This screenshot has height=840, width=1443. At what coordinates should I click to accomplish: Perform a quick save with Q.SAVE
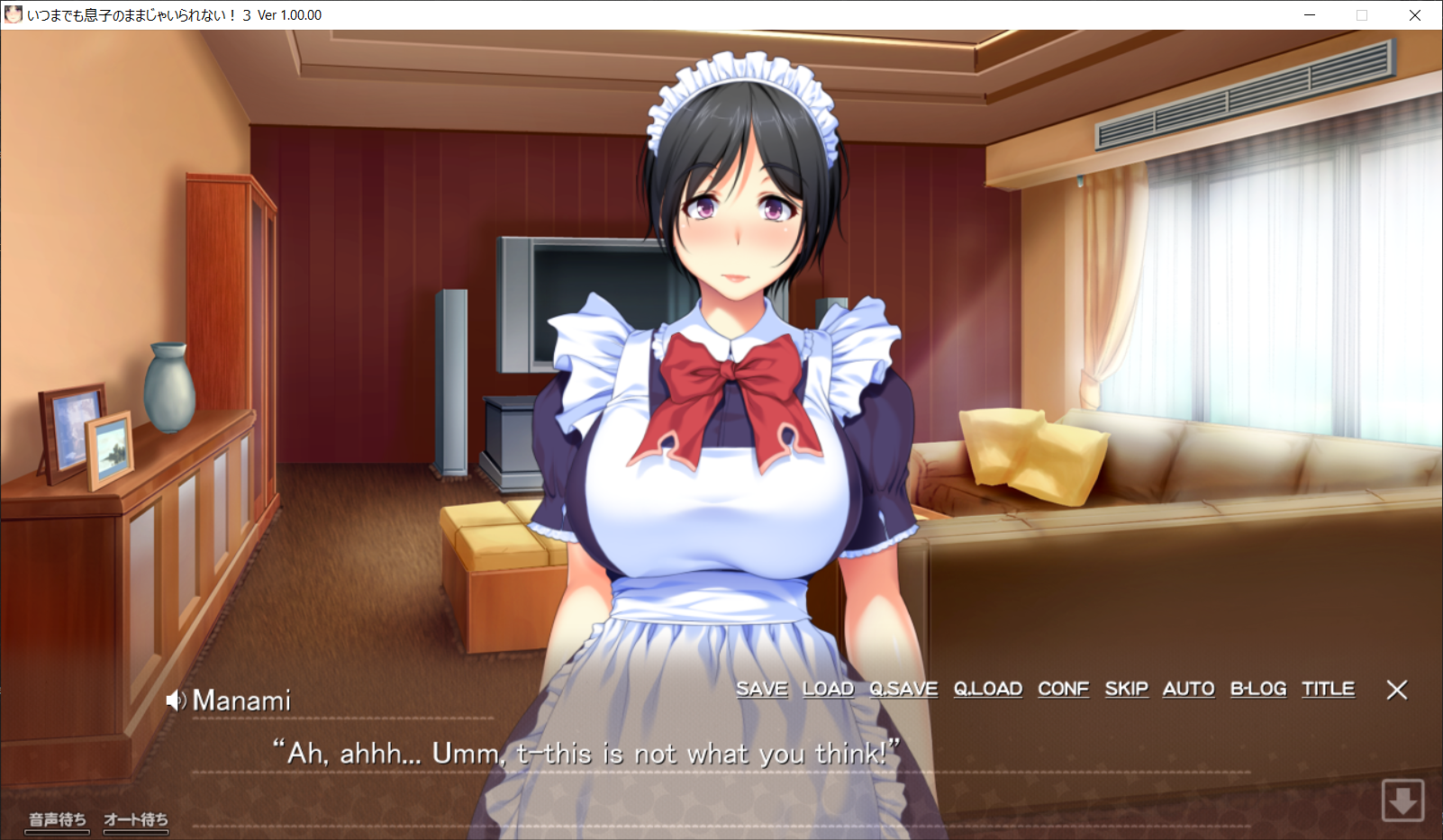903,689
